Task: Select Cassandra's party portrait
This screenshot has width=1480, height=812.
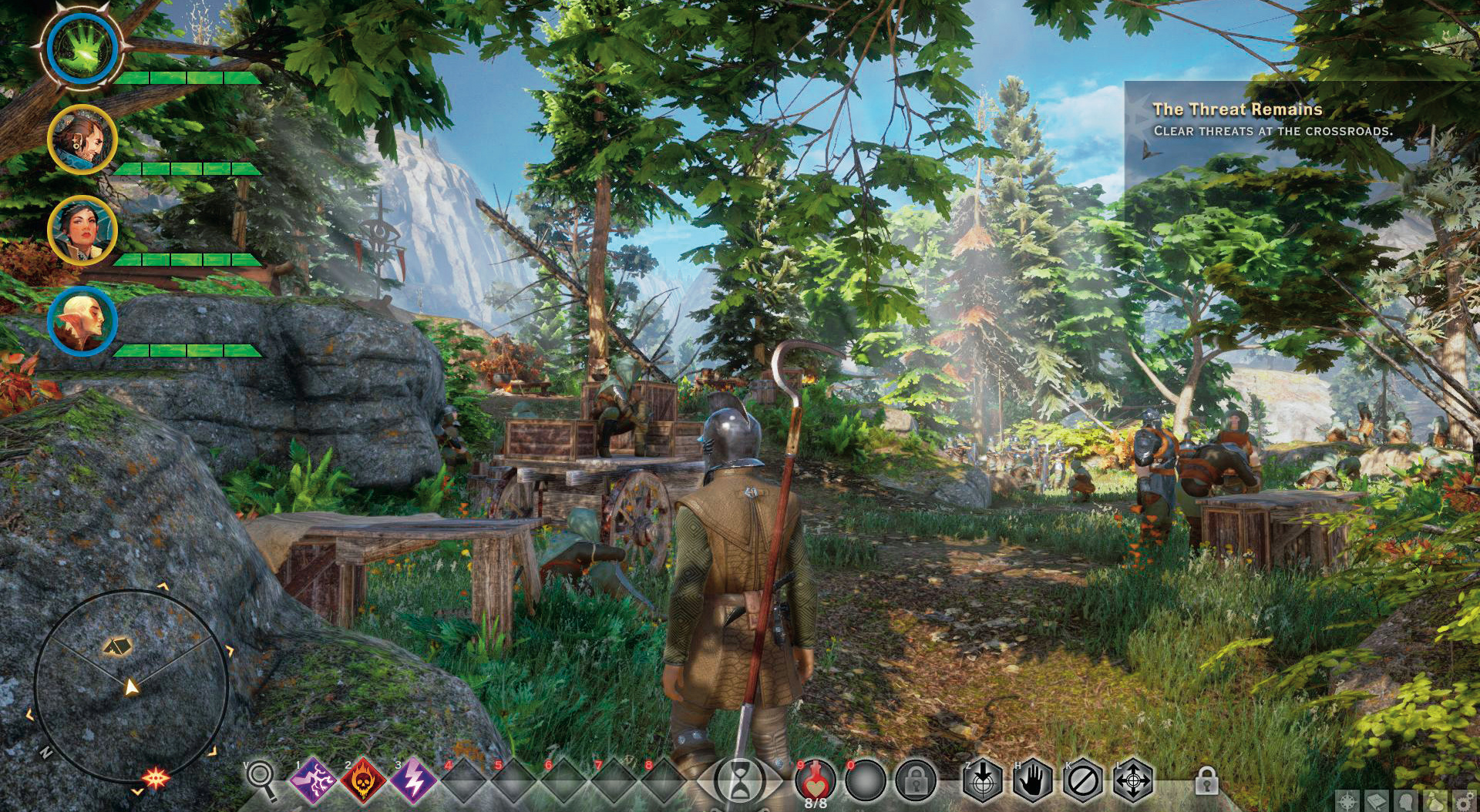Action: 82,230
